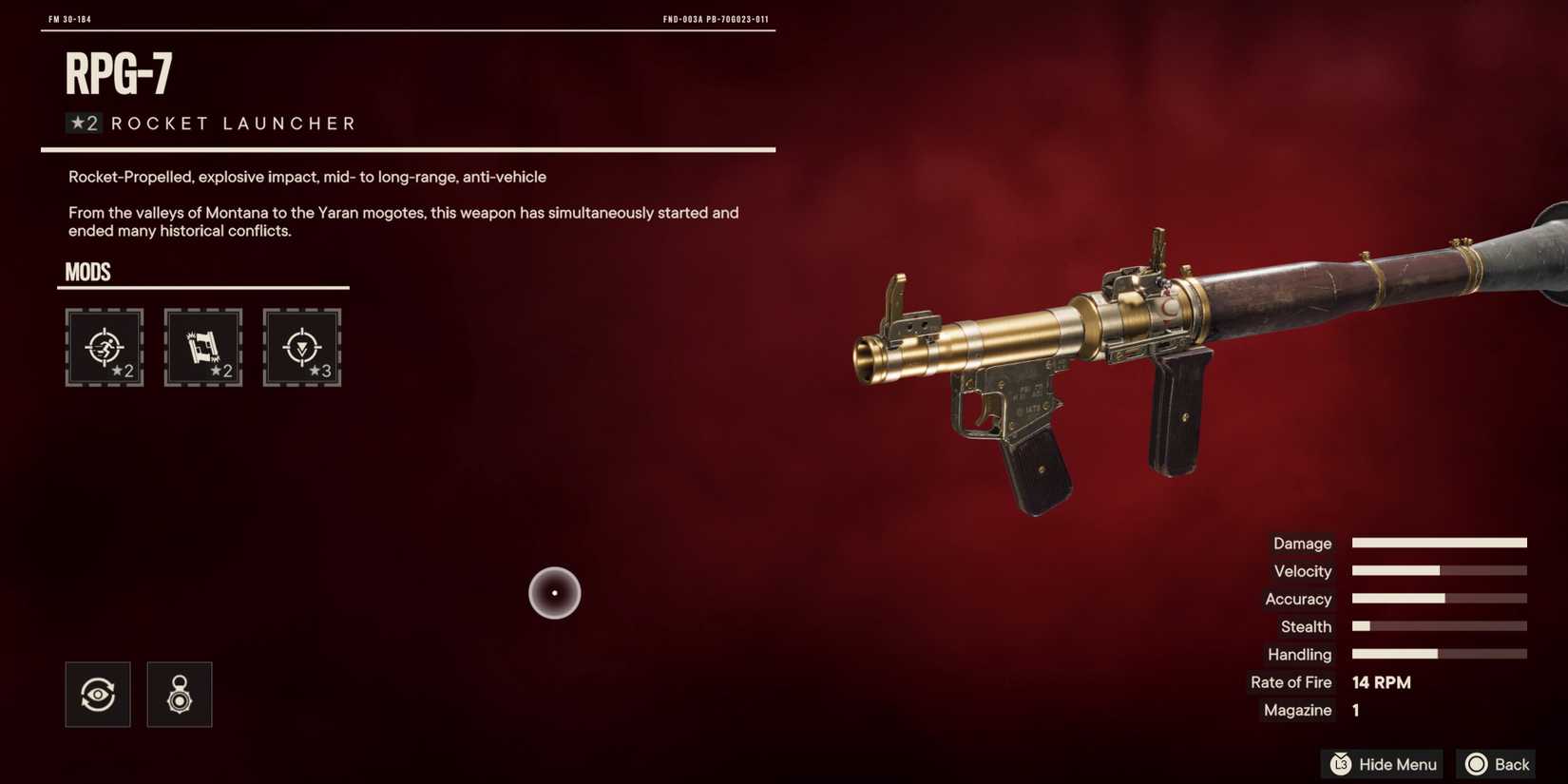Click the eye with rotating arrows icon
The width and height of the screenshot is (1568, 784).
(98, 695)
